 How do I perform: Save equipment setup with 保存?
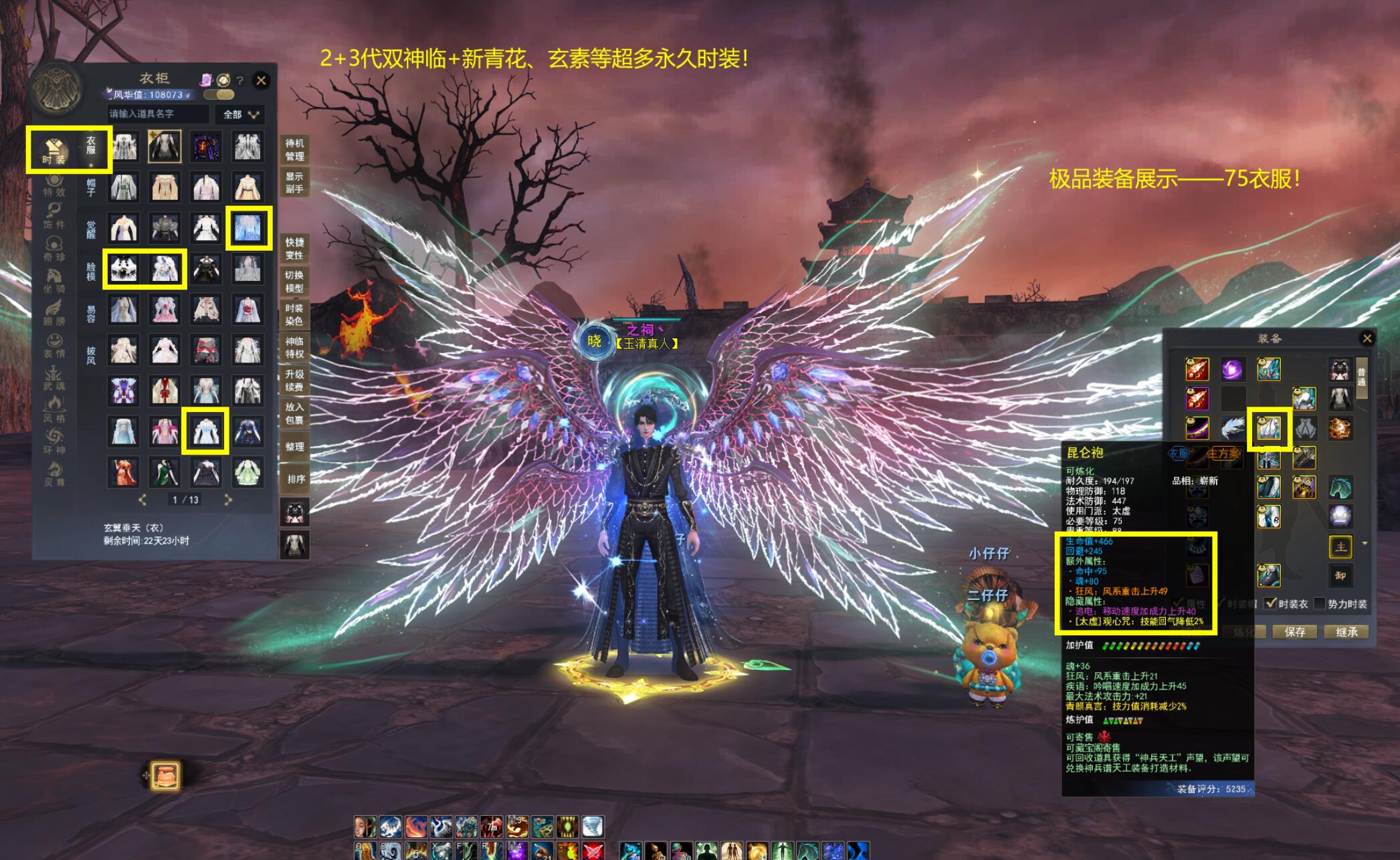tap(1294, 632)
